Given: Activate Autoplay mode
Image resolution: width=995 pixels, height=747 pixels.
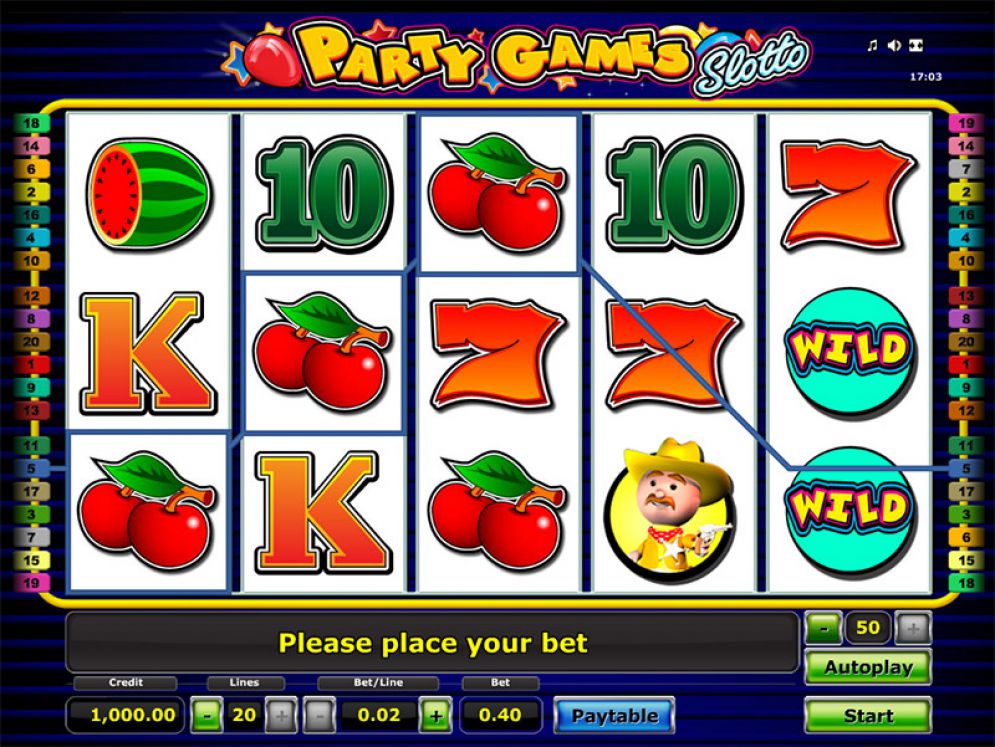Looking at the screenshot, I should 867,668.
